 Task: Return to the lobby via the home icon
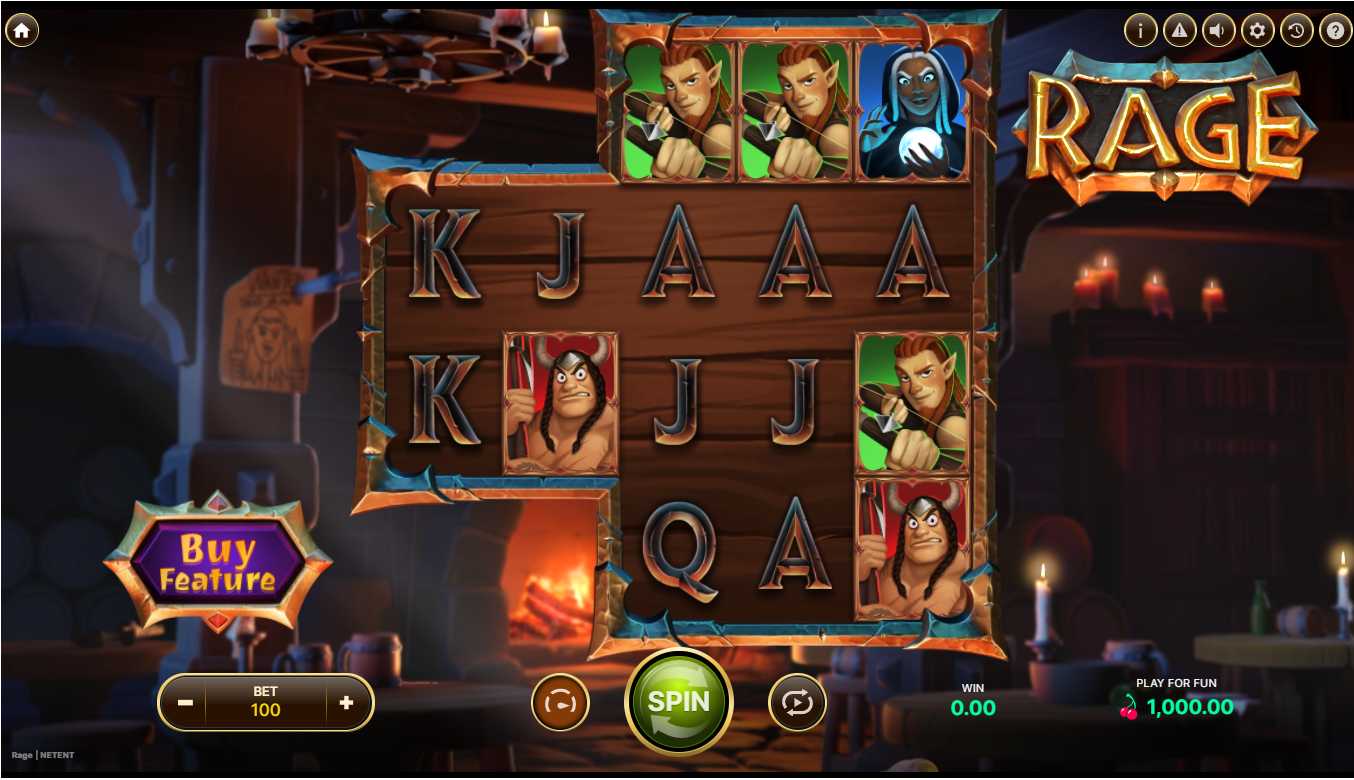tap(21, 31)
